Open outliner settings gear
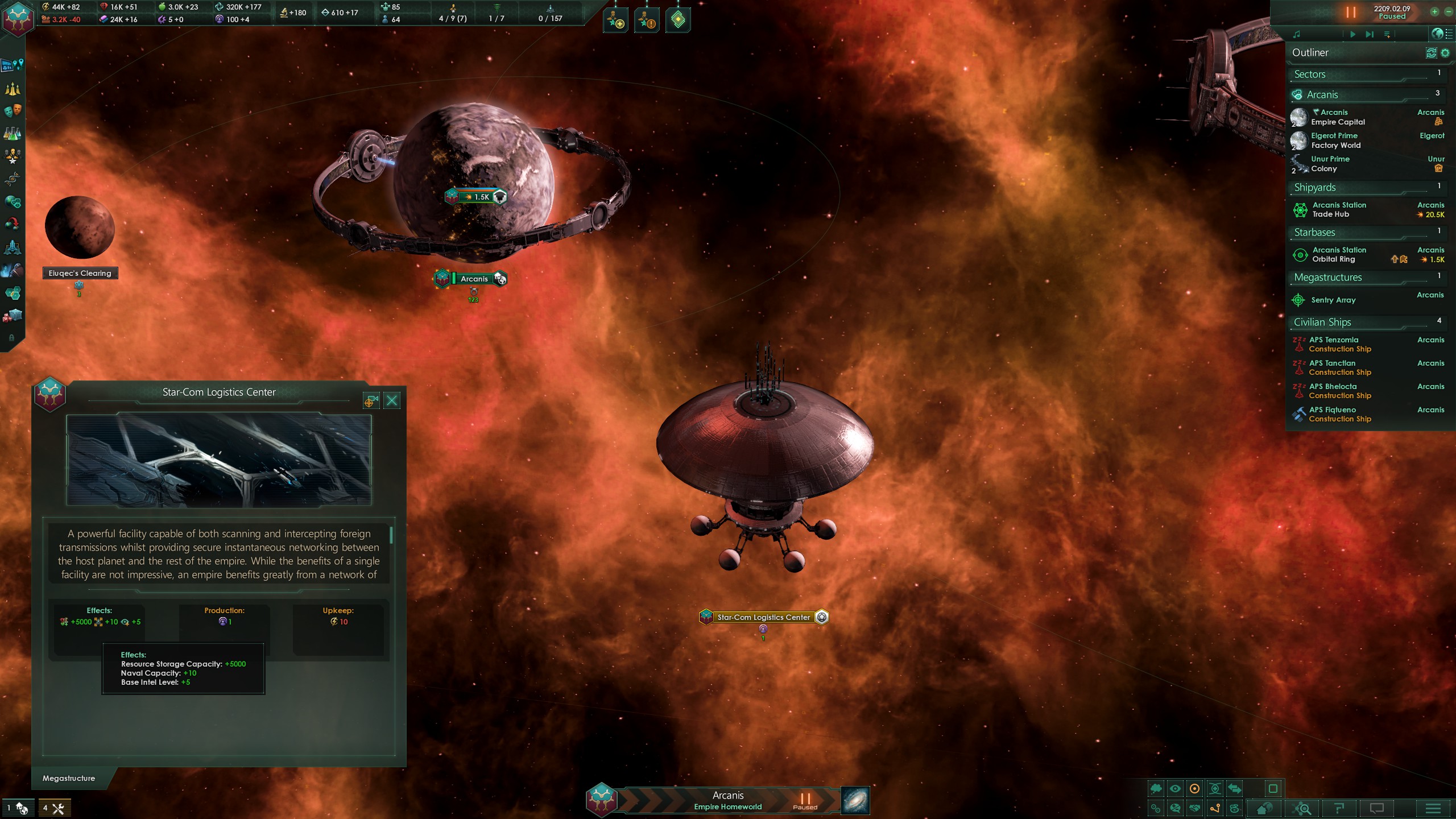 1445,53
